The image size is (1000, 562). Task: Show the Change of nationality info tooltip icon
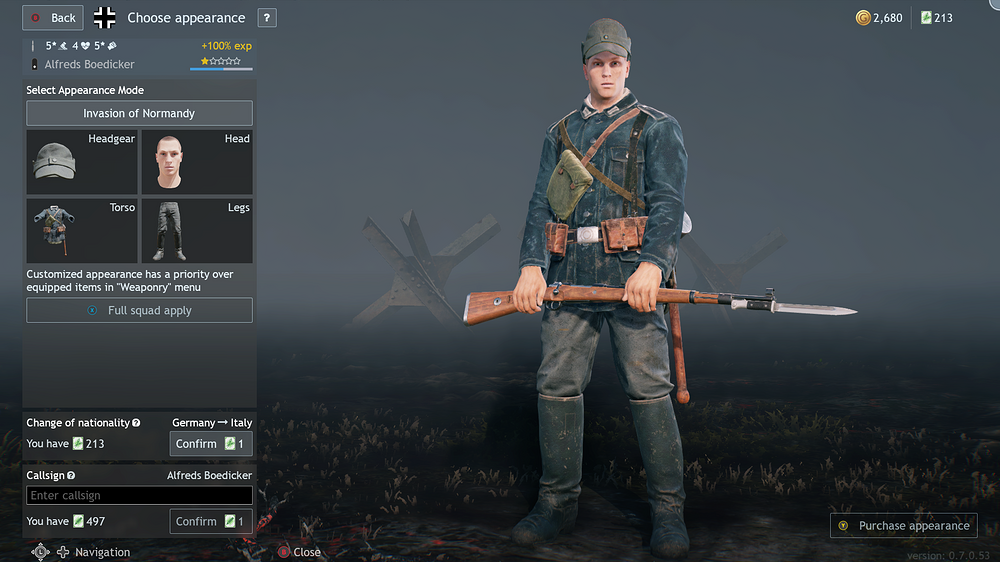click(x=136, y=423)
